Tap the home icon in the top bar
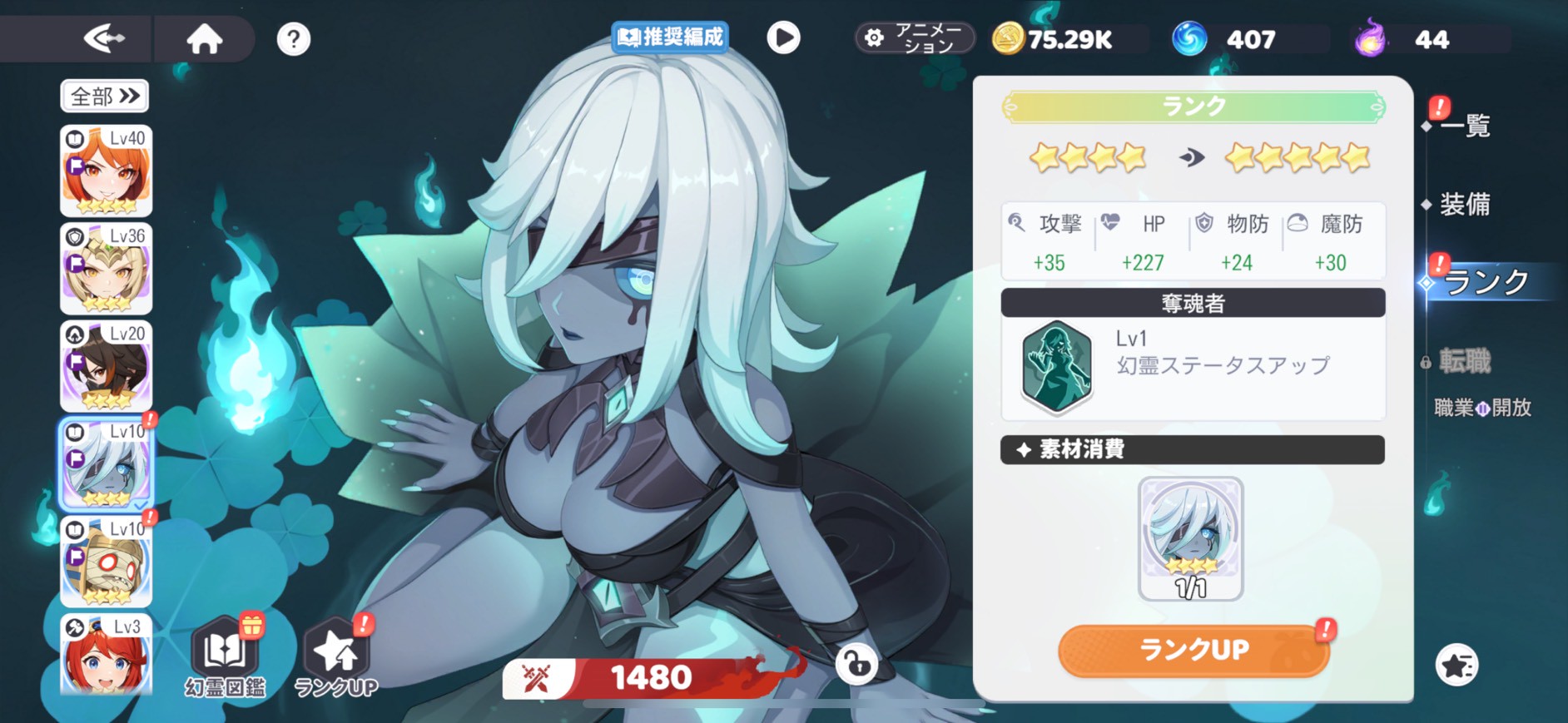1568x723 pixels. point(205,37)
